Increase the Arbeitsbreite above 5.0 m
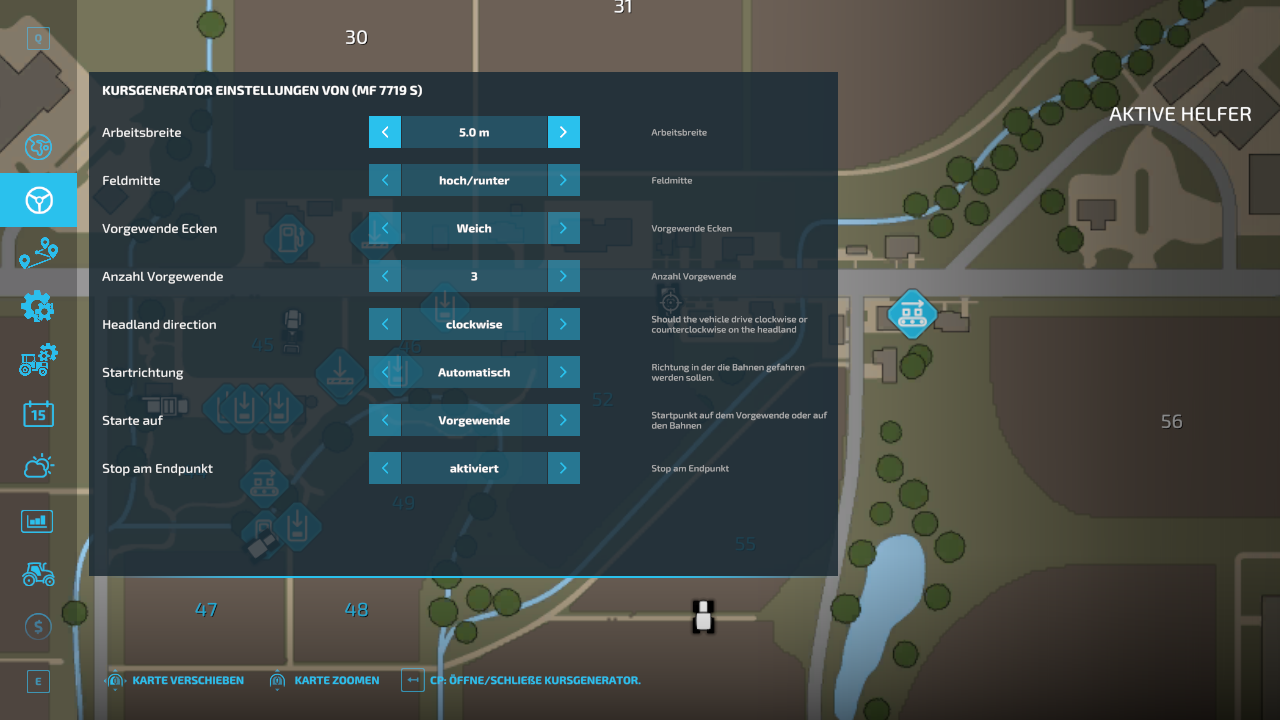 coord(564,132)
